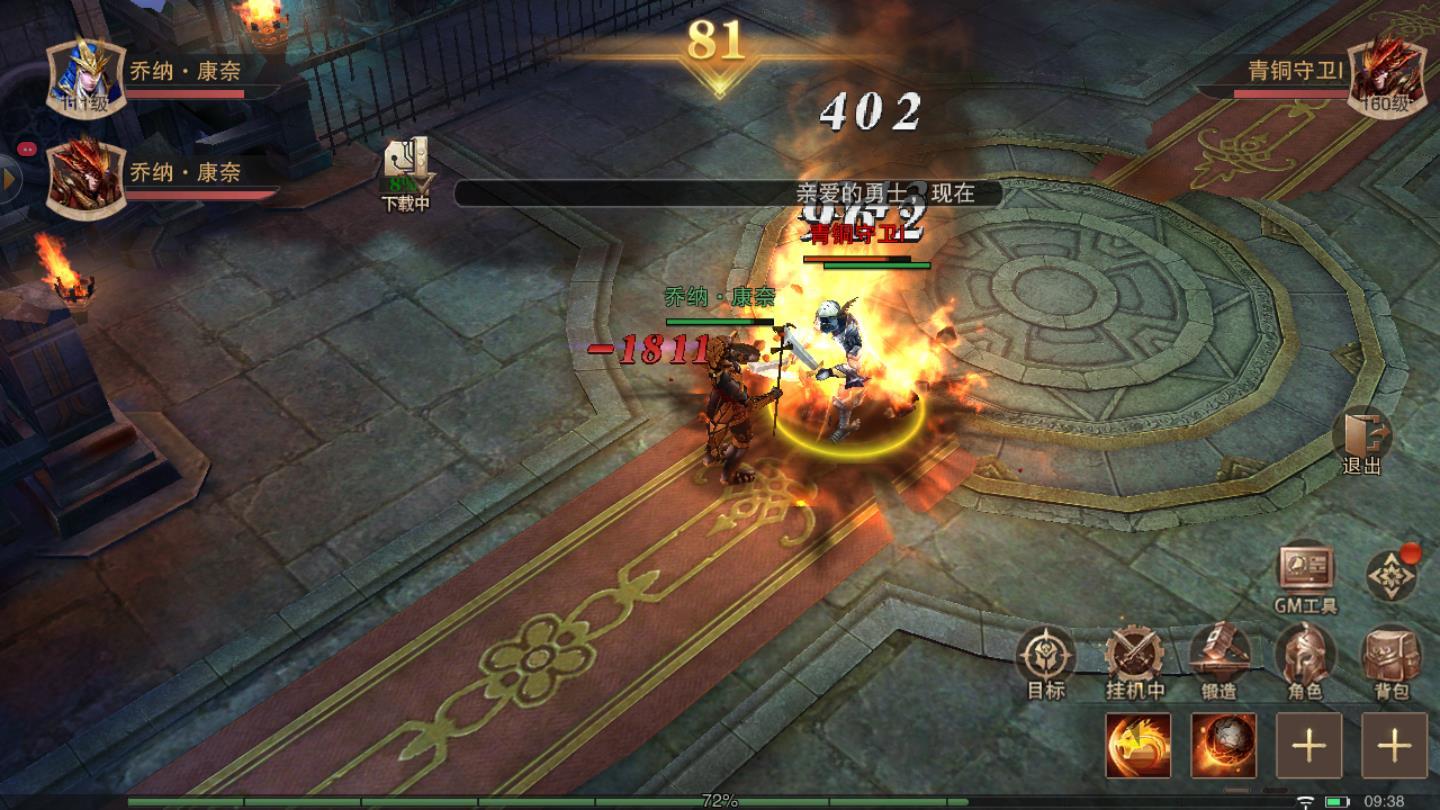Open the 下载中 download icon
1440x810 pixels.
[406, 172]
